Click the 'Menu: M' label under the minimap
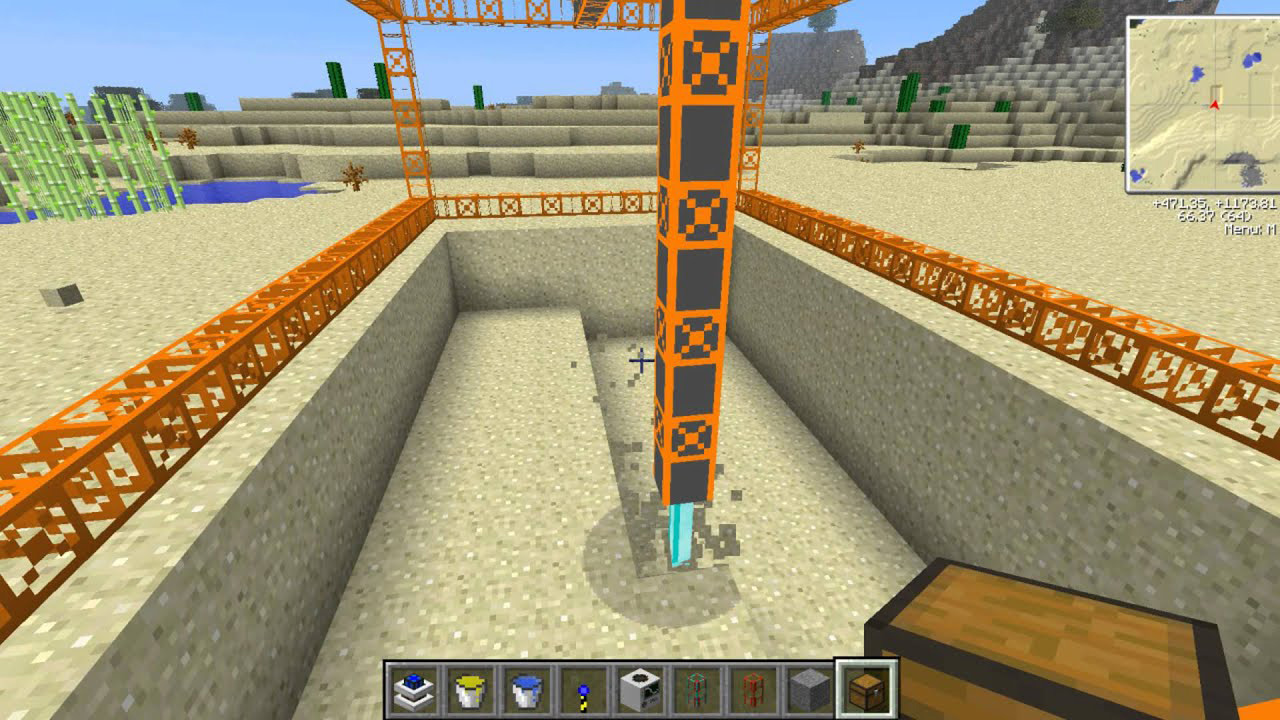This screenshot has width=1280, height=720. pos(1248,230)
